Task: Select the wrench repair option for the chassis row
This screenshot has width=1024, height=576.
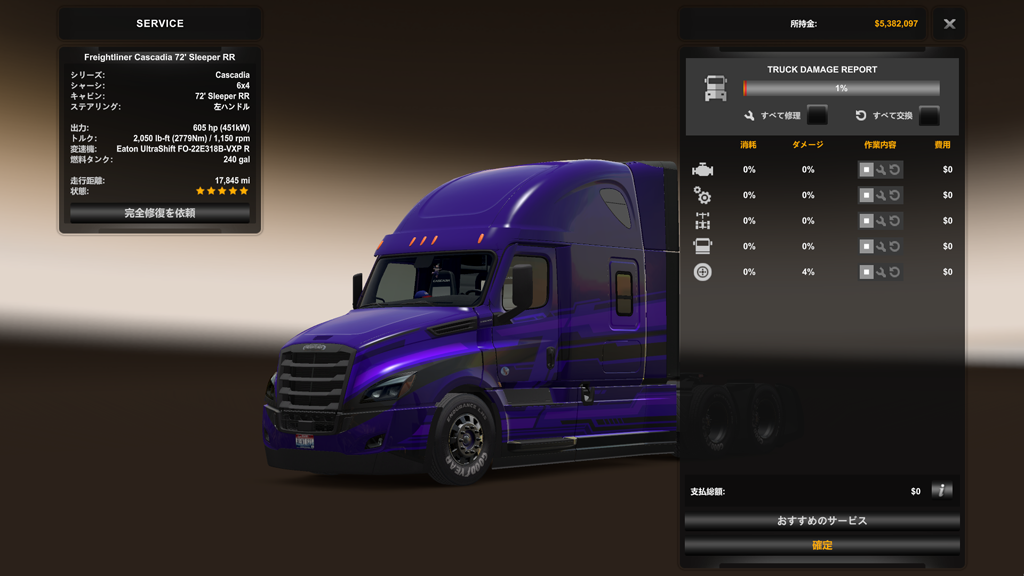Action: pos(881,221)
